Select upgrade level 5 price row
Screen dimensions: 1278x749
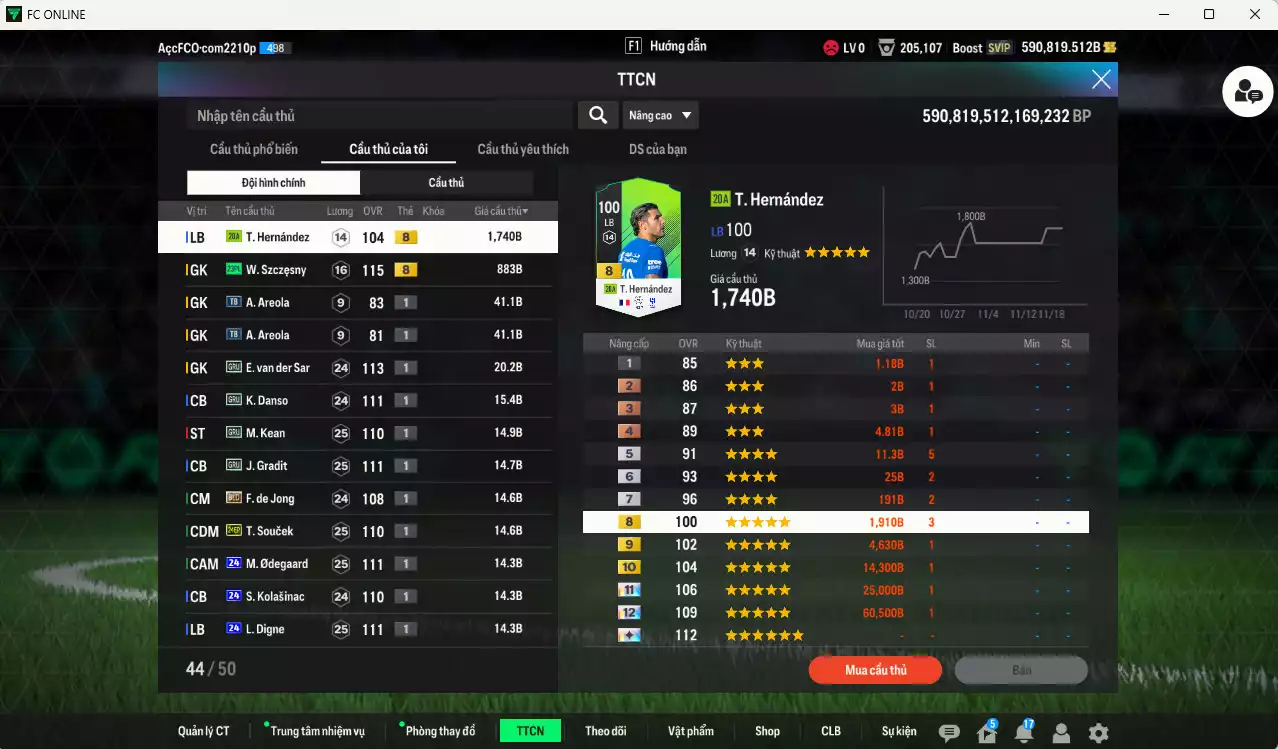click(x=835, y=454)
